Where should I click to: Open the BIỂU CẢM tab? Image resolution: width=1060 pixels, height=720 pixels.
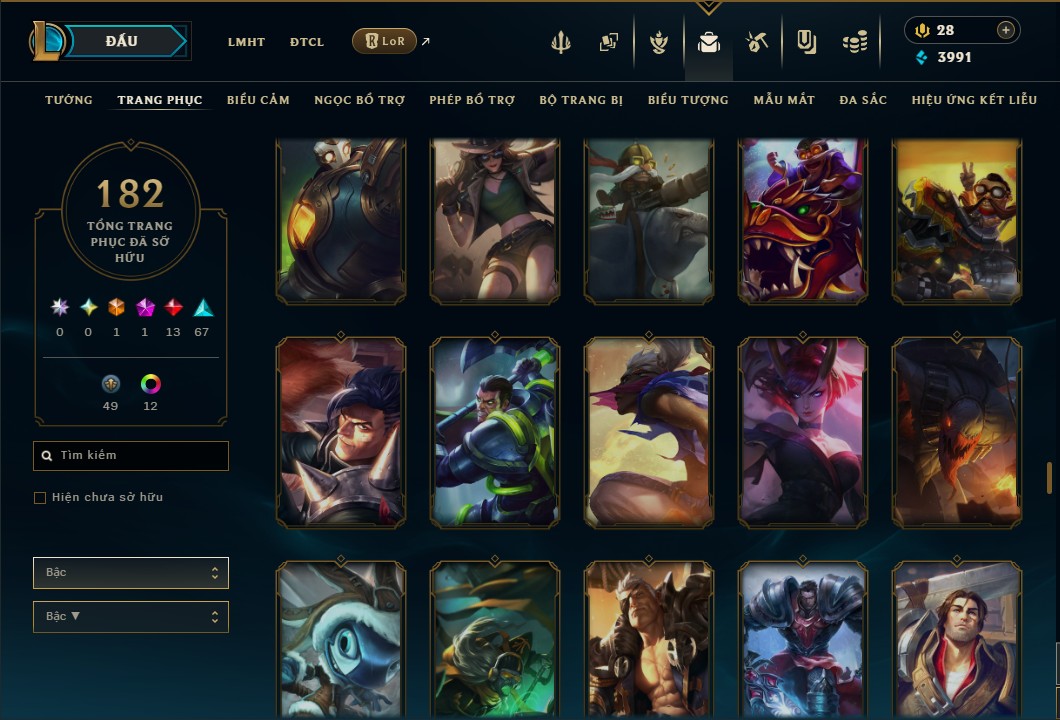[258, 100]
